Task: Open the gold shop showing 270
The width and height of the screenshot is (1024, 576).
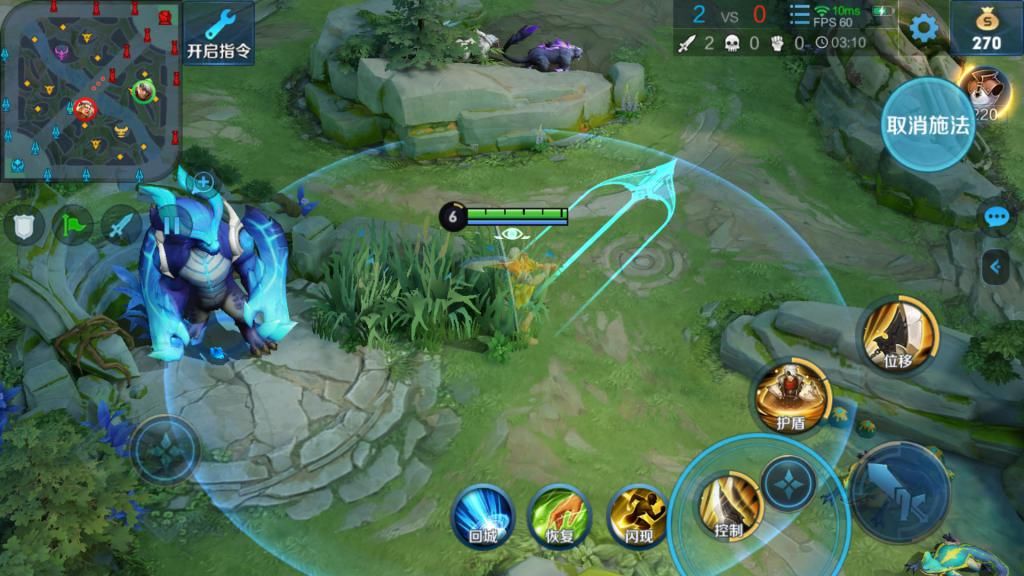Action: 987,28
